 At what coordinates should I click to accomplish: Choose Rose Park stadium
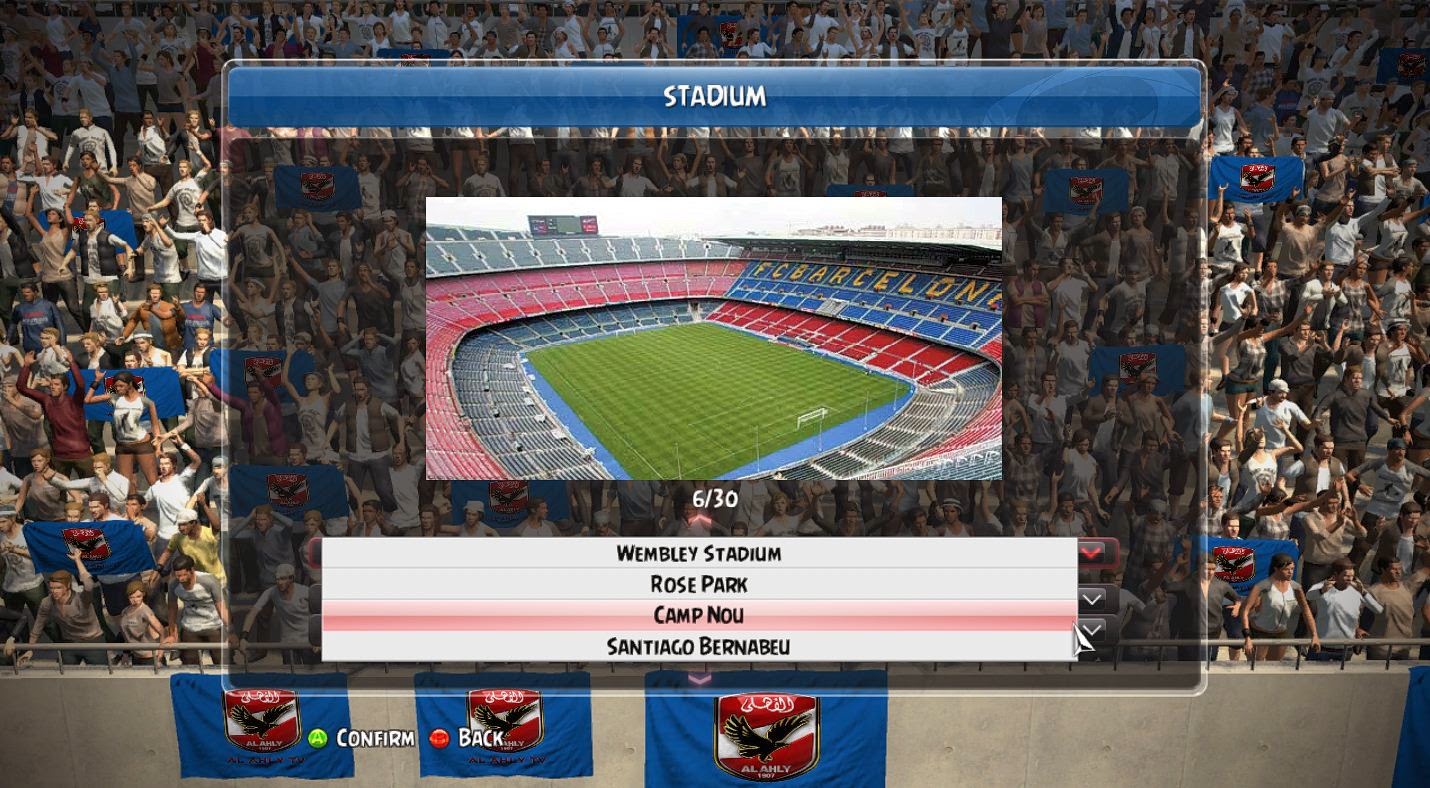(698, 584)
